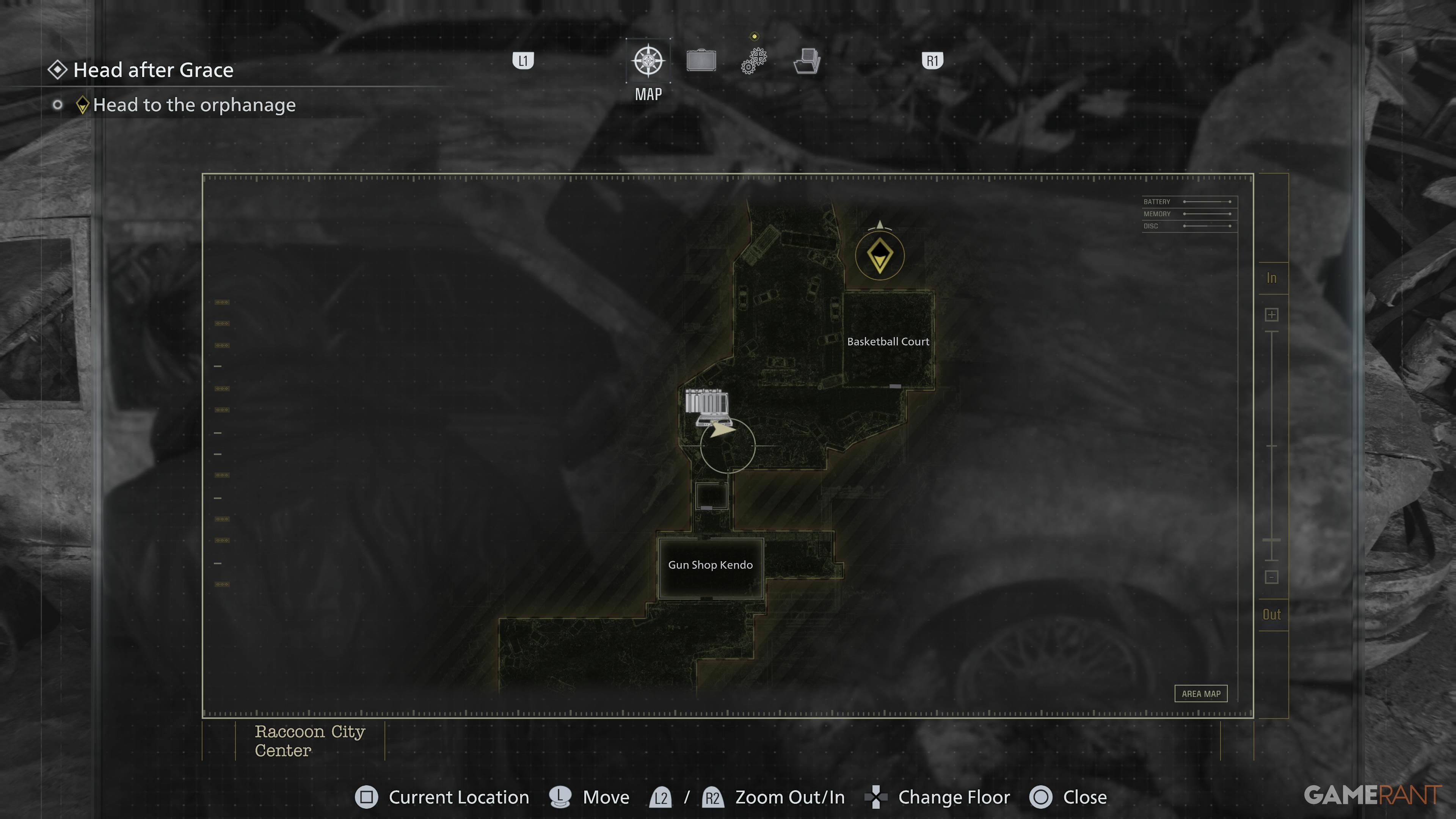Click the zoom plus control on the right panel
Viewport: 1456px width, 819px height.
coord(1272,315)
